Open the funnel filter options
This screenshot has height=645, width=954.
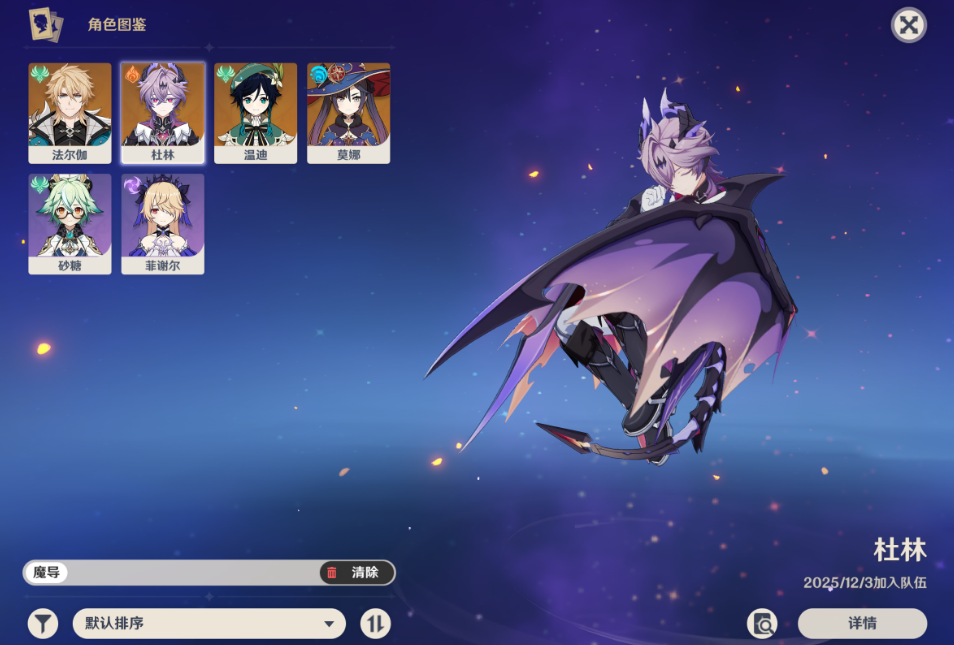[x=42, y=624]
